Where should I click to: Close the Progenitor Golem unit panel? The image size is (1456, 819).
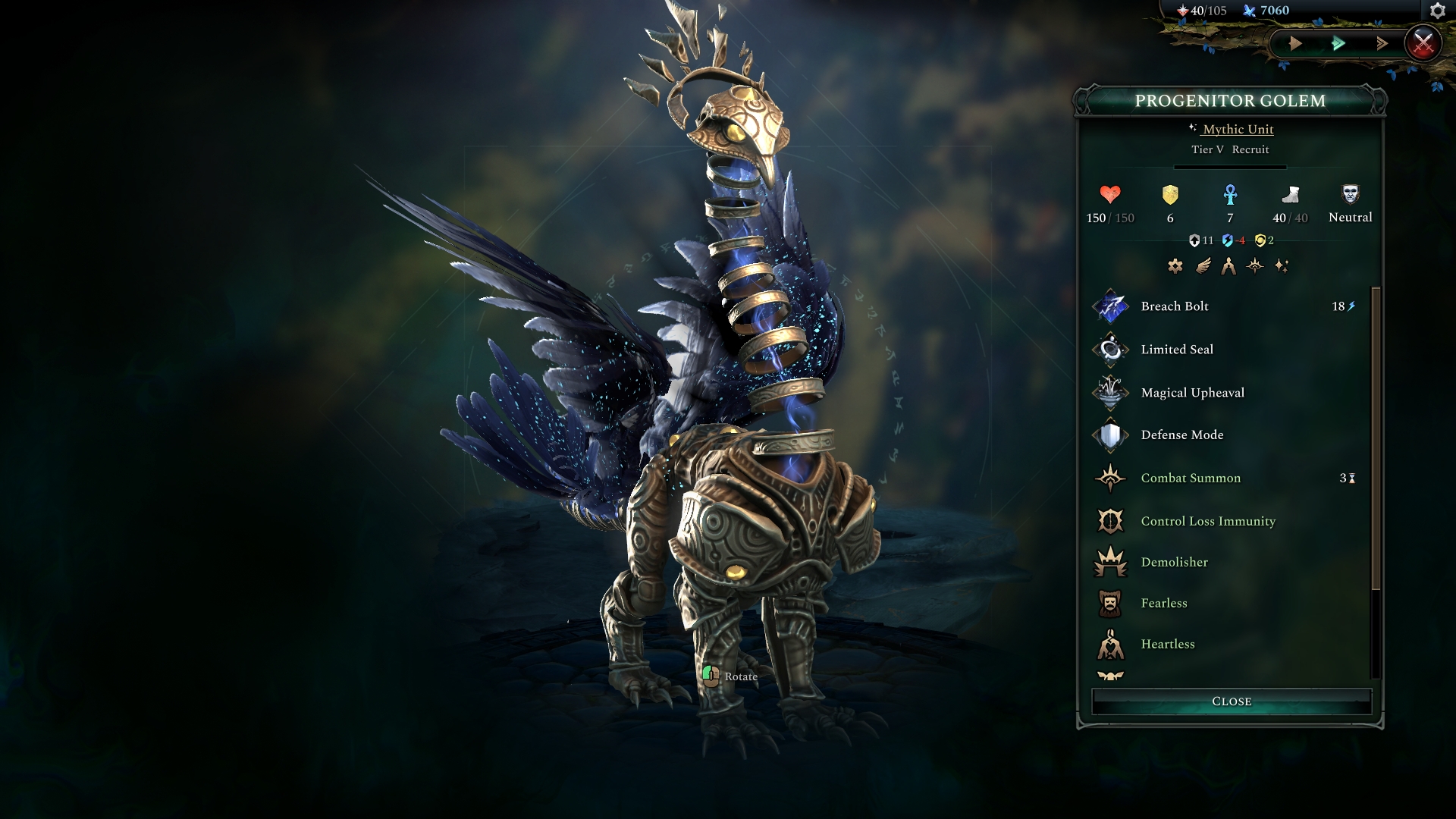pos(1231,701)
